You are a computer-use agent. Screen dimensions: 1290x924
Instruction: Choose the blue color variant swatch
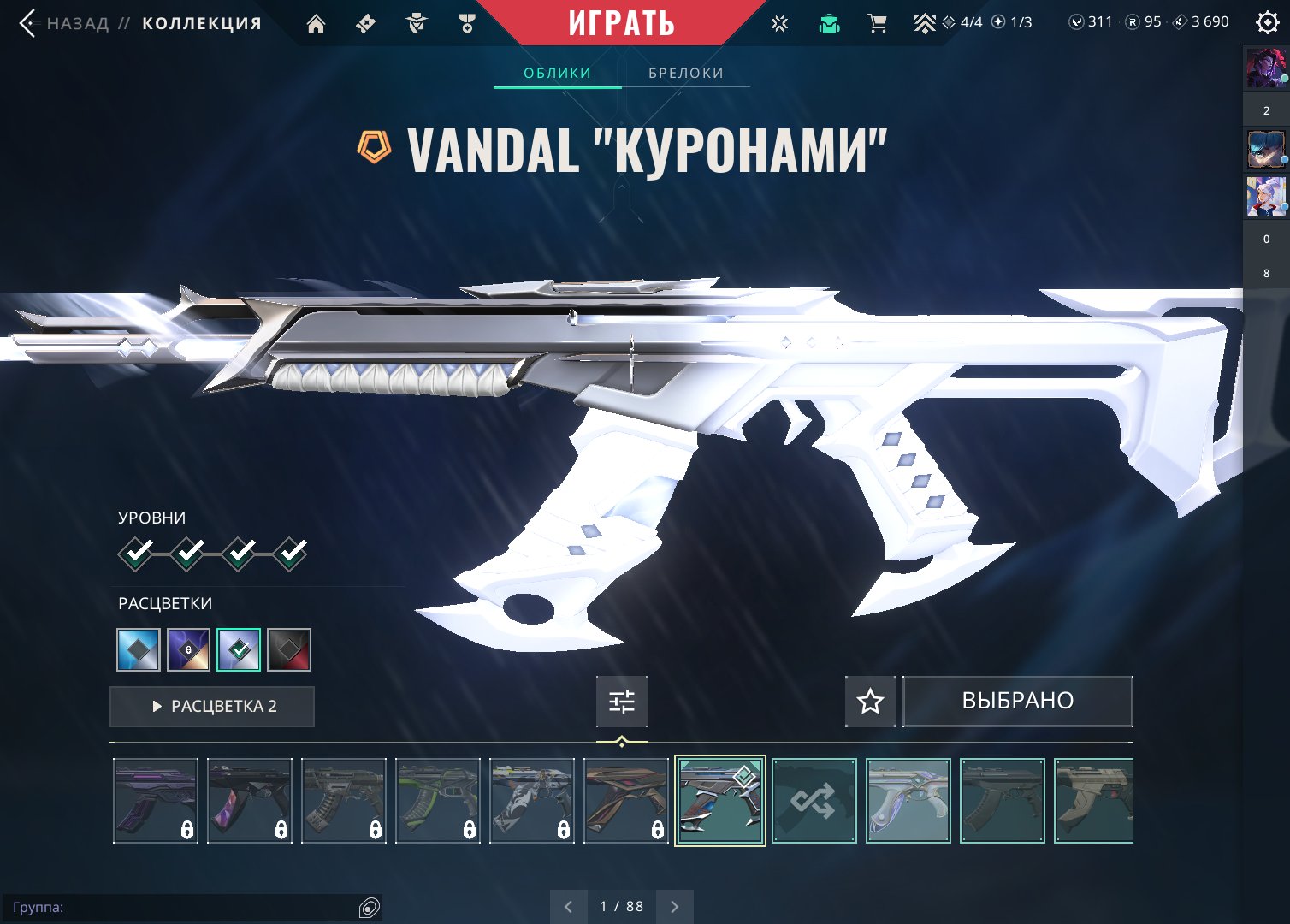139,650
